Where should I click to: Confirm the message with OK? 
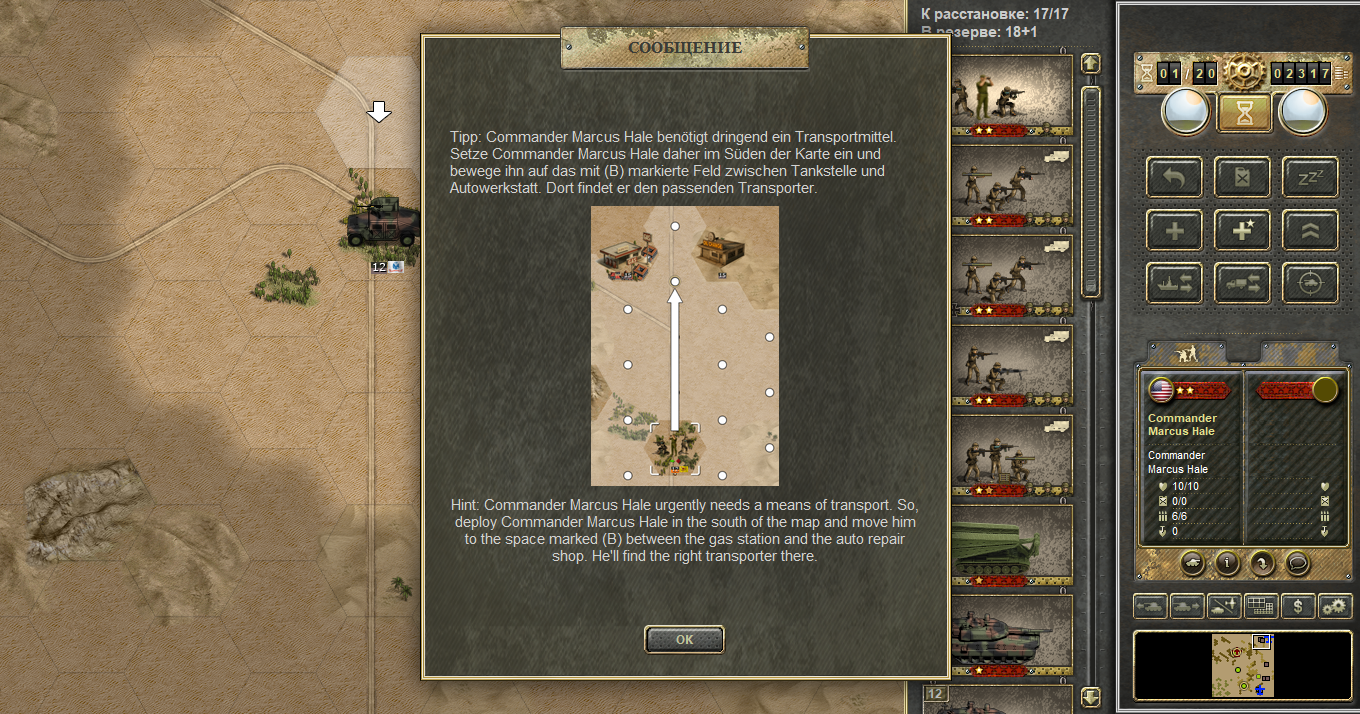[x=684, y=639]
